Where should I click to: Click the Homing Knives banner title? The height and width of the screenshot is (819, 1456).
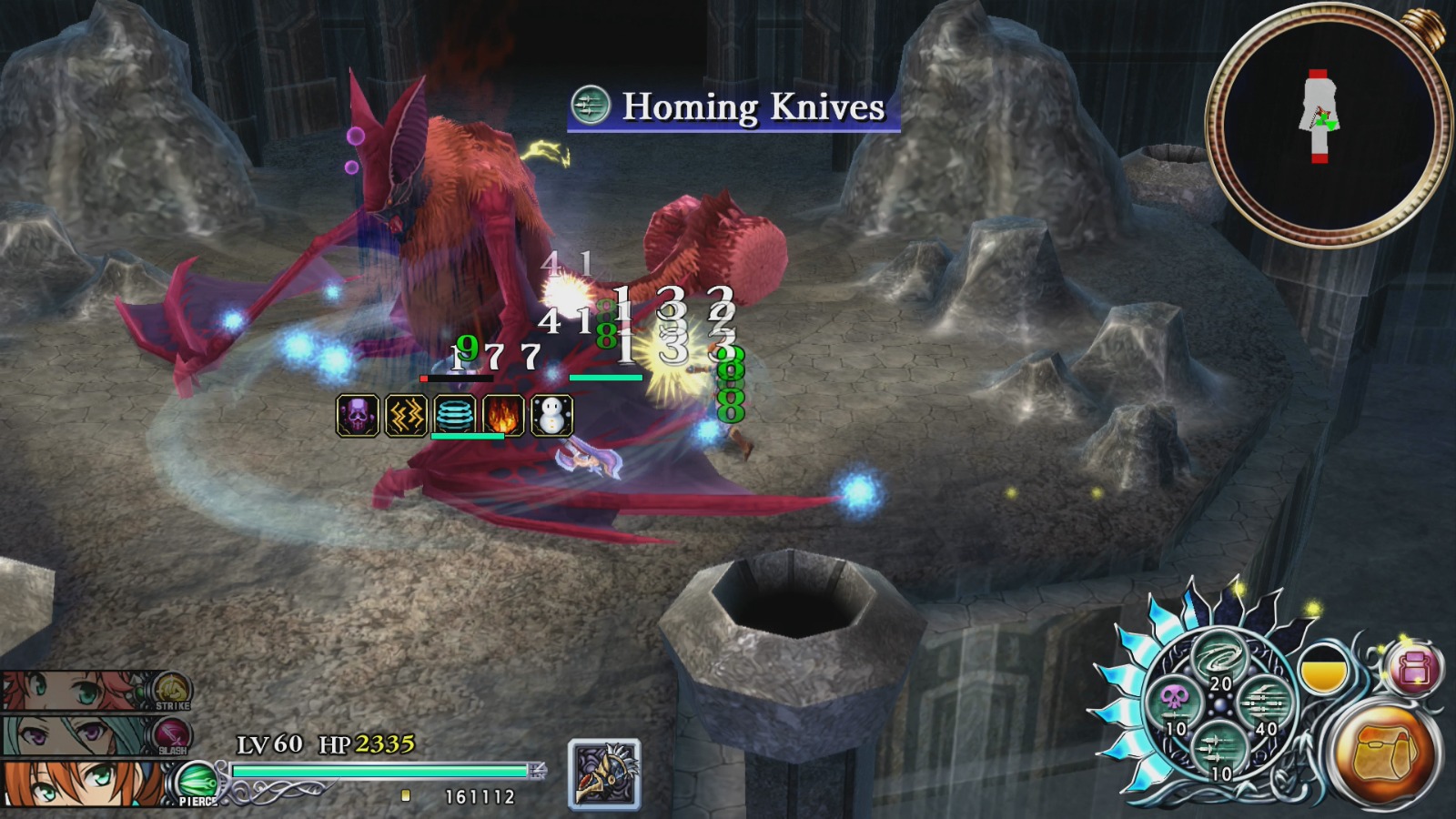tap(751, 107)
